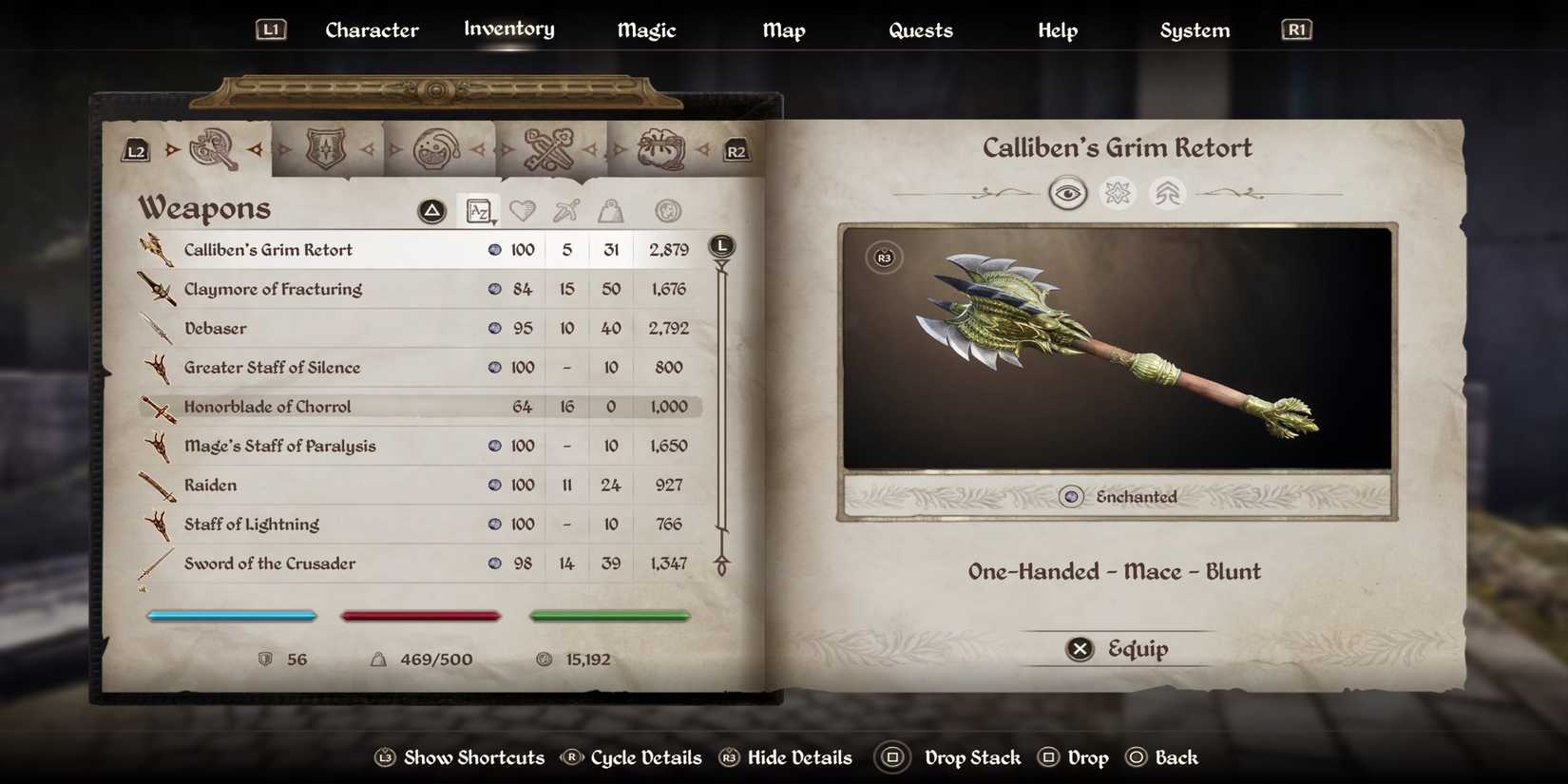Click Drop Stack at the bottom bar

click(x=972, y=757)
